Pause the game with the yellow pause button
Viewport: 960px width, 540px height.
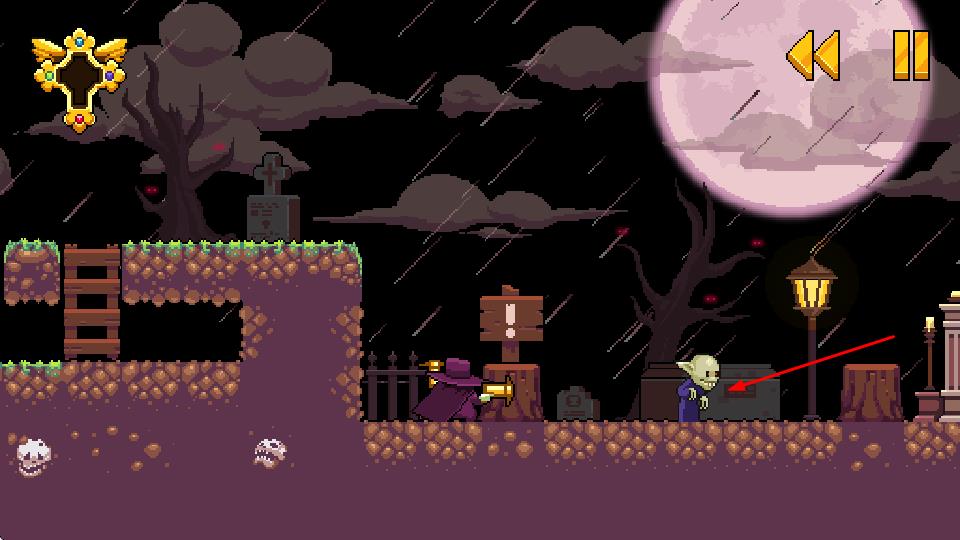coord(910,55)
